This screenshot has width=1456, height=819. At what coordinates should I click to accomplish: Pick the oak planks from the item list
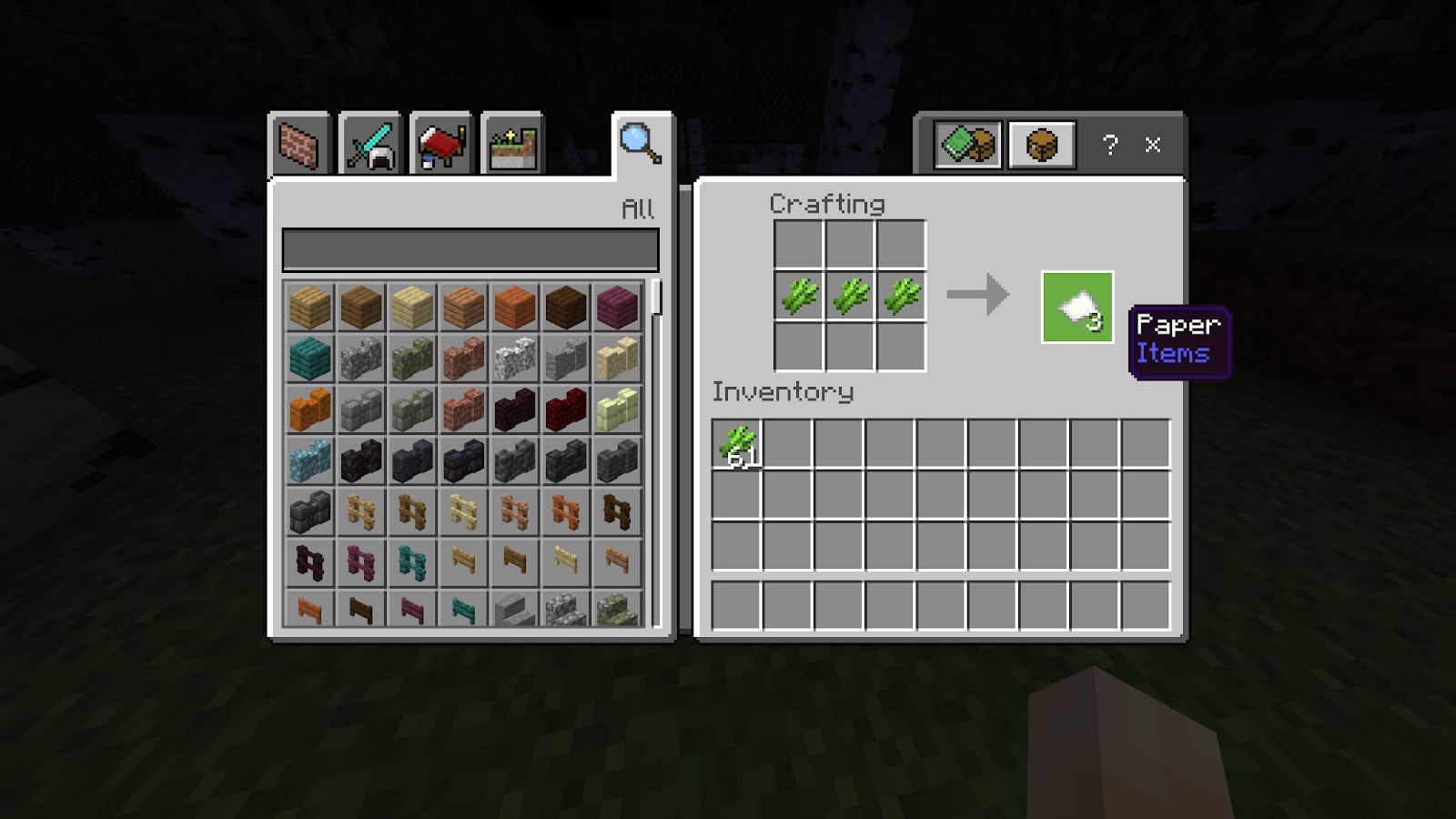tap(309, 309)
